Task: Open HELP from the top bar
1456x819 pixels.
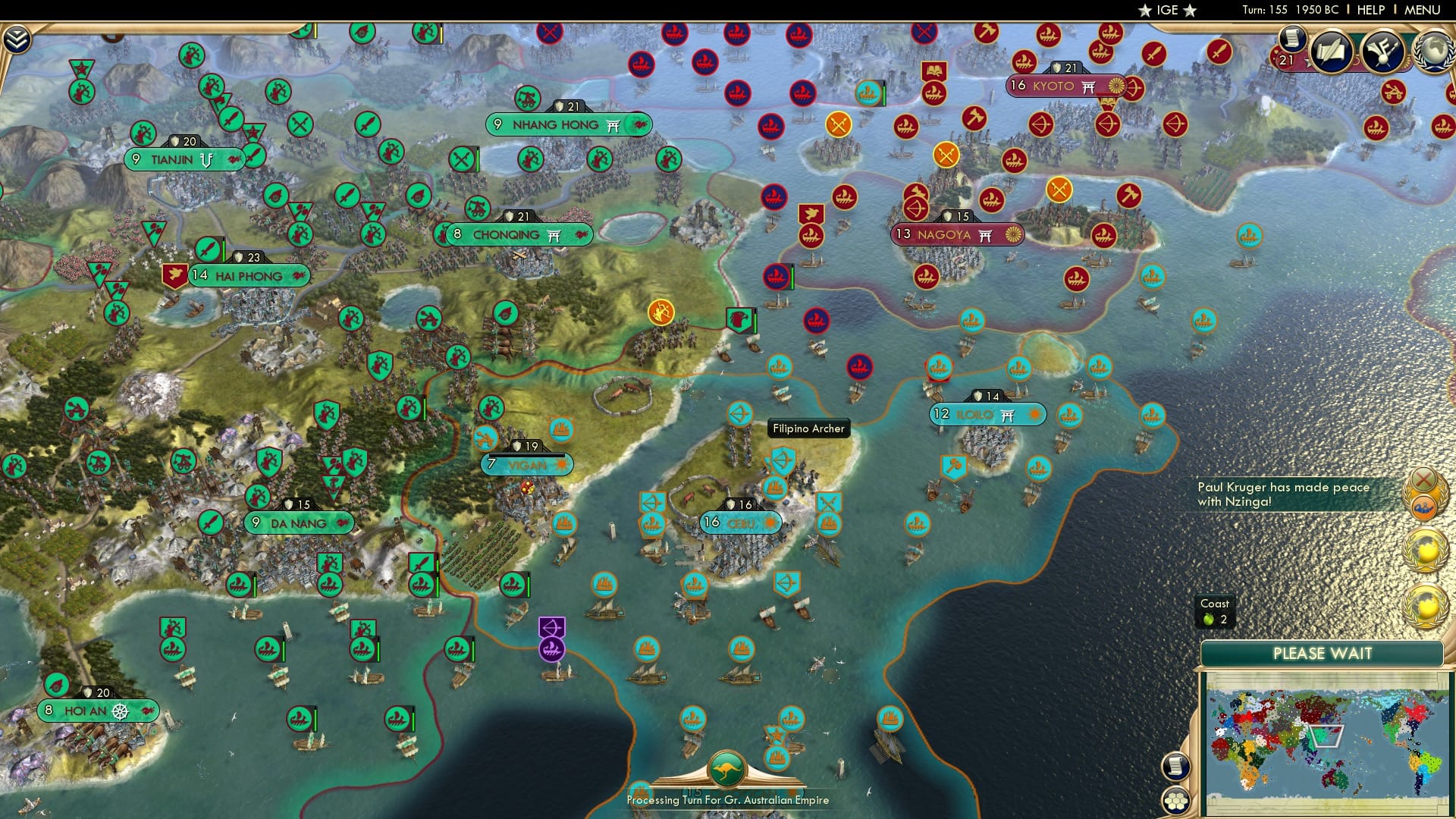Action: 1370,10
